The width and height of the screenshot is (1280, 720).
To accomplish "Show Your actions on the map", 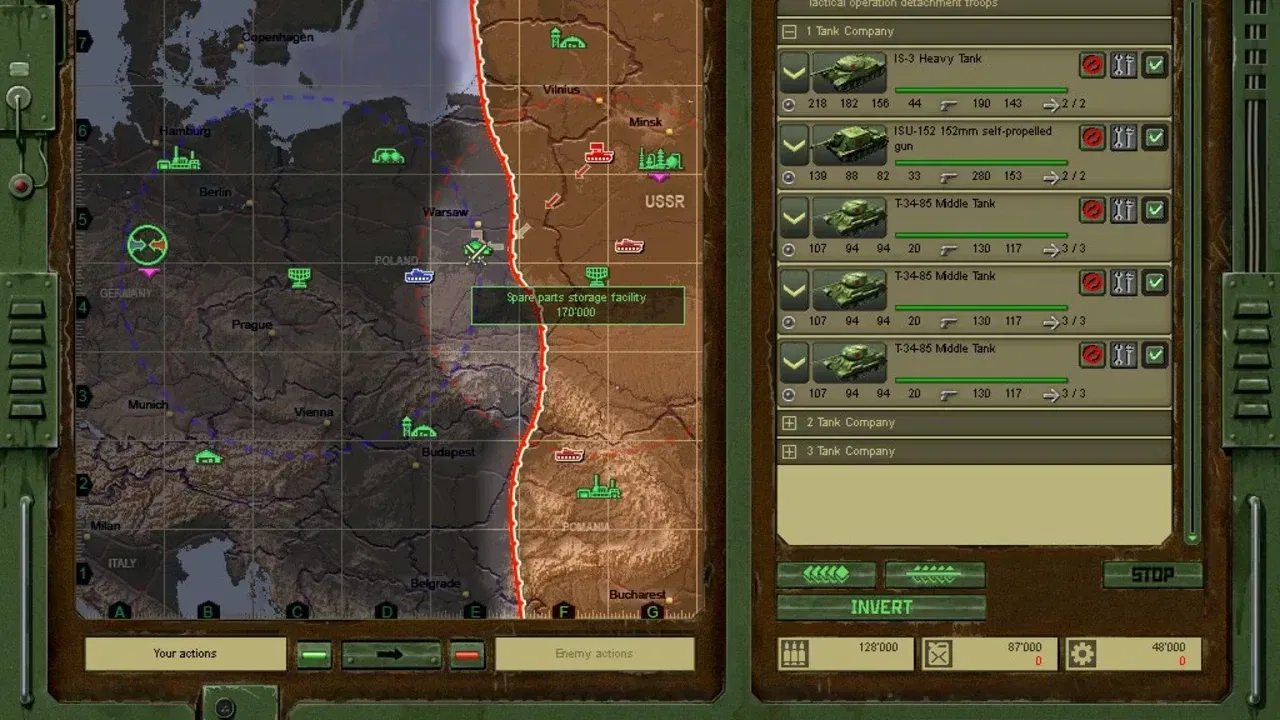I will click(185, 654).
